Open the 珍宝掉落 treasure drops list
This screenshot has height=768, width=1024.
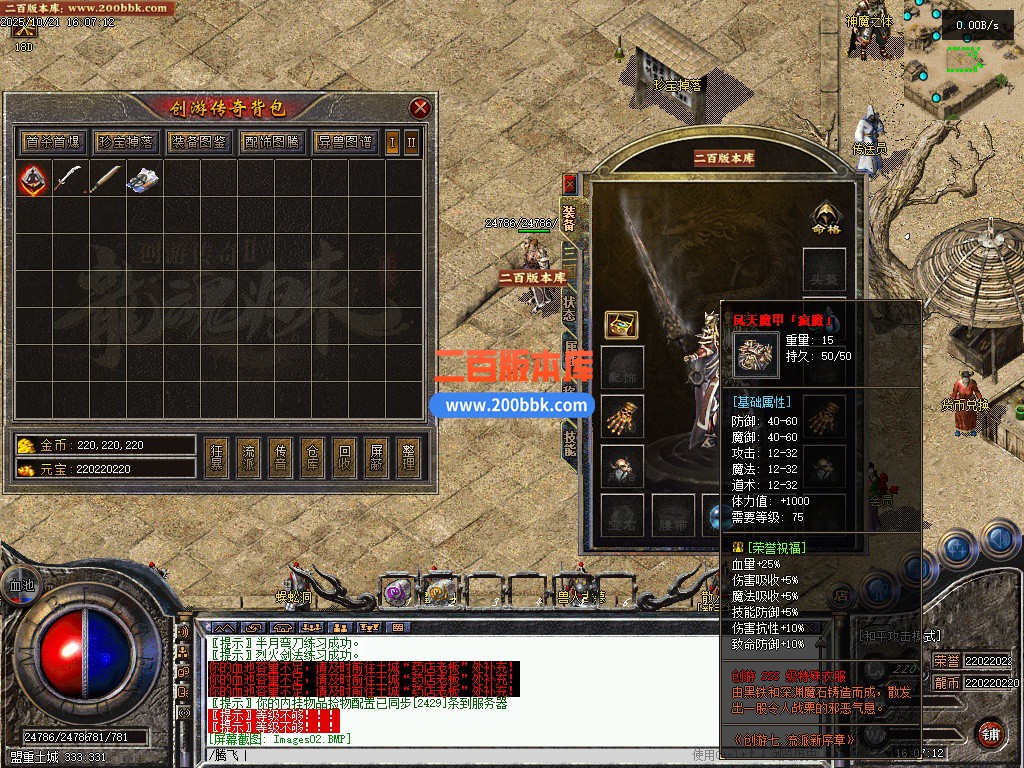[126, 142]
